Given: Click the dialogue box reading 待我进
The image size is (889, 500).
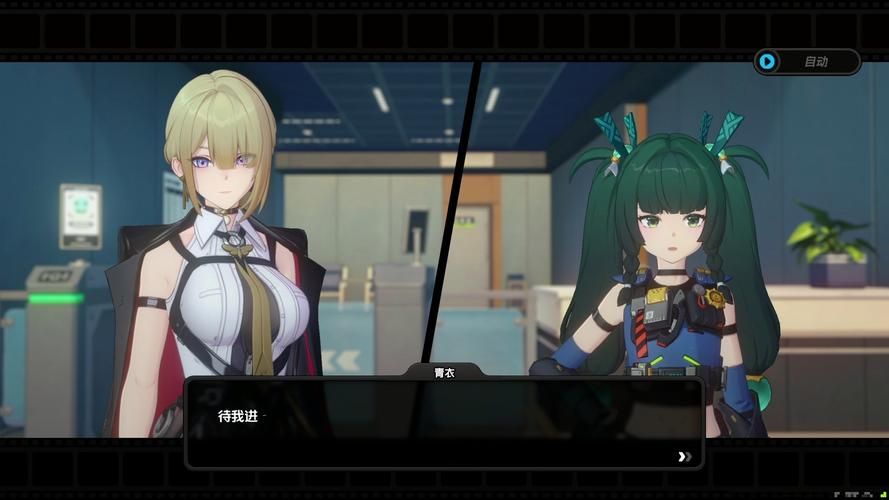Looking at the screenshot, I should (444, 423).
